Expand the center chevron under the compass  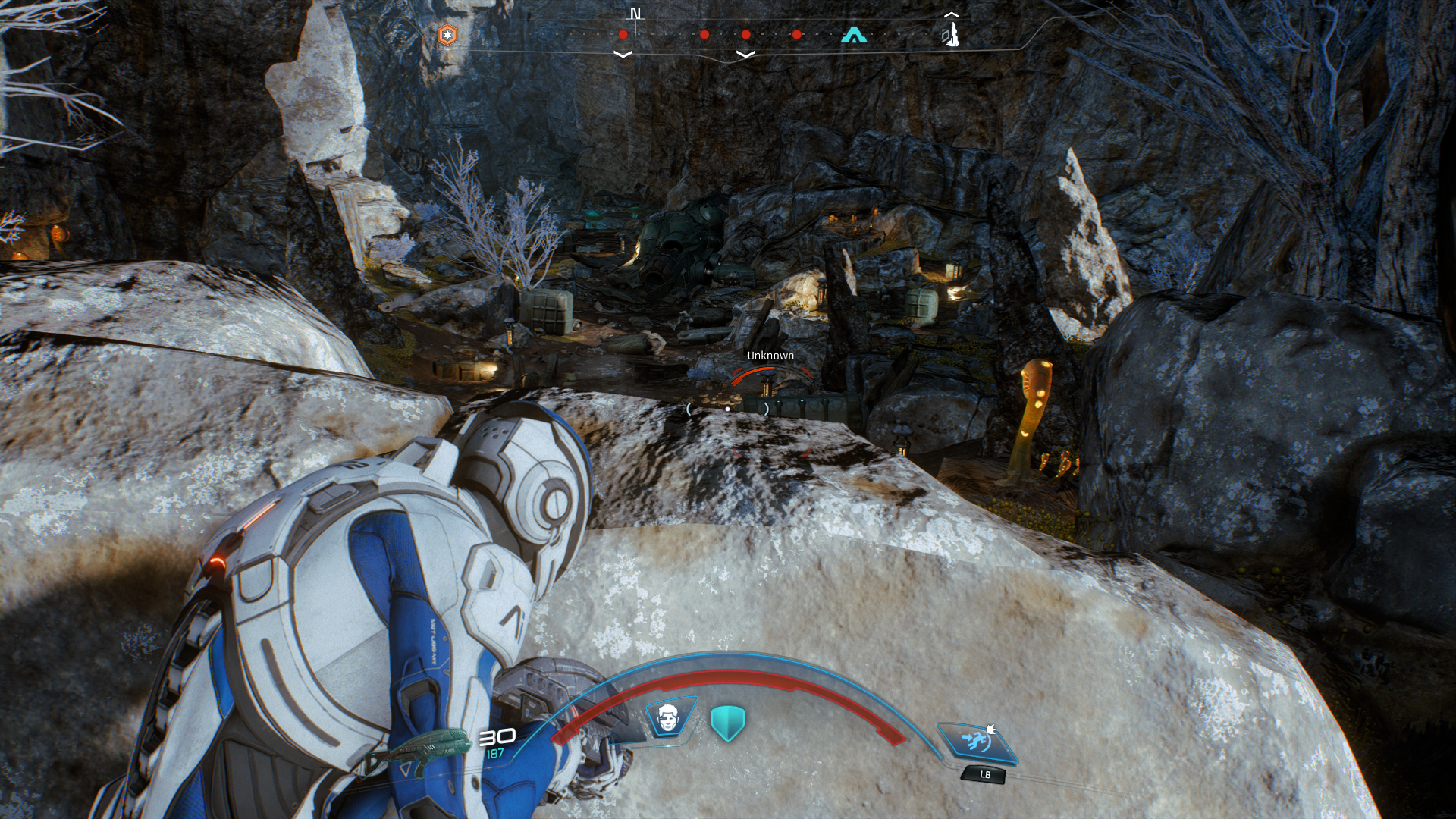[746, 53]
